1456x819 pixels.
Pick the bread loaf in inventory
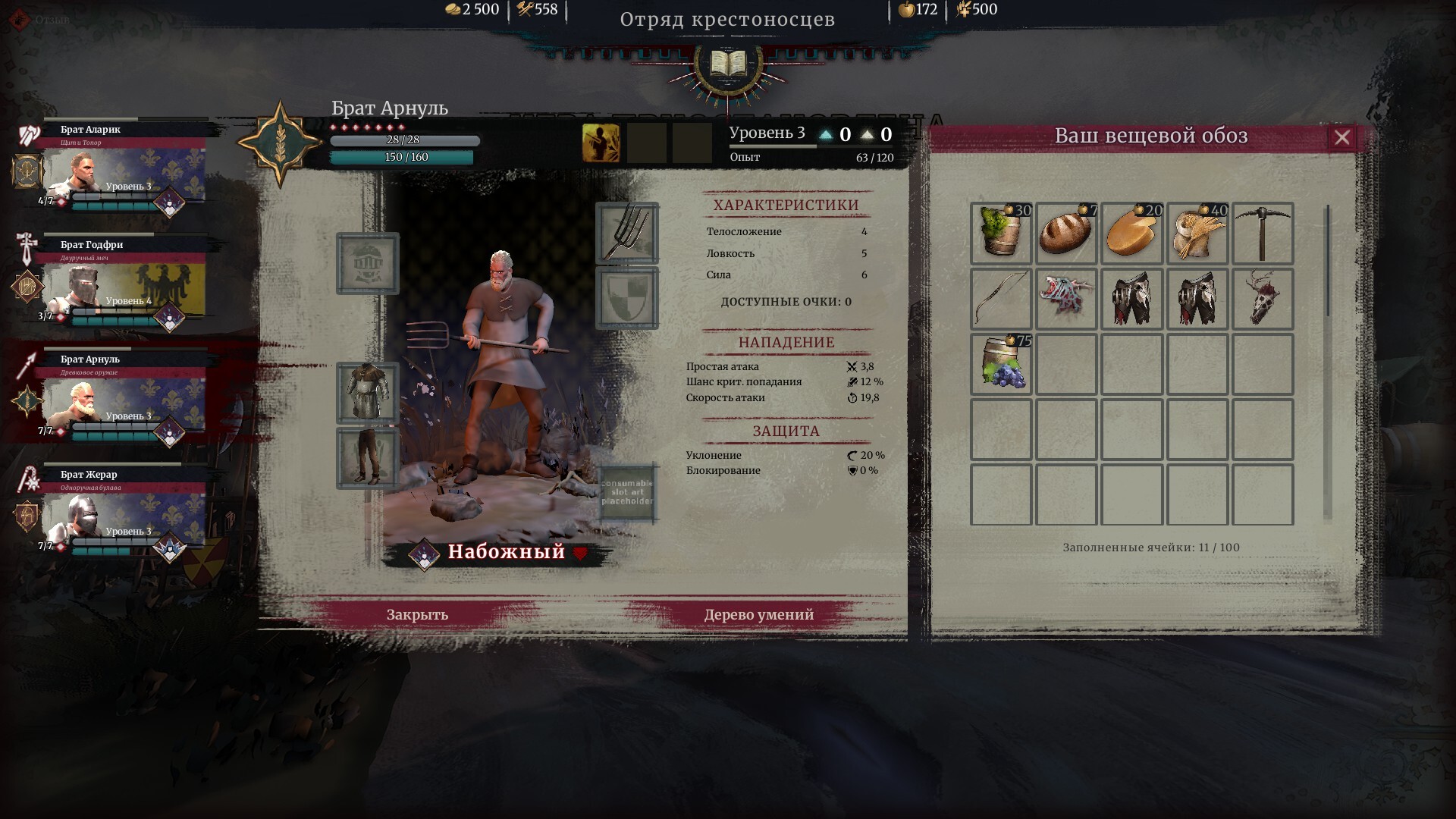click(1066, 234)
